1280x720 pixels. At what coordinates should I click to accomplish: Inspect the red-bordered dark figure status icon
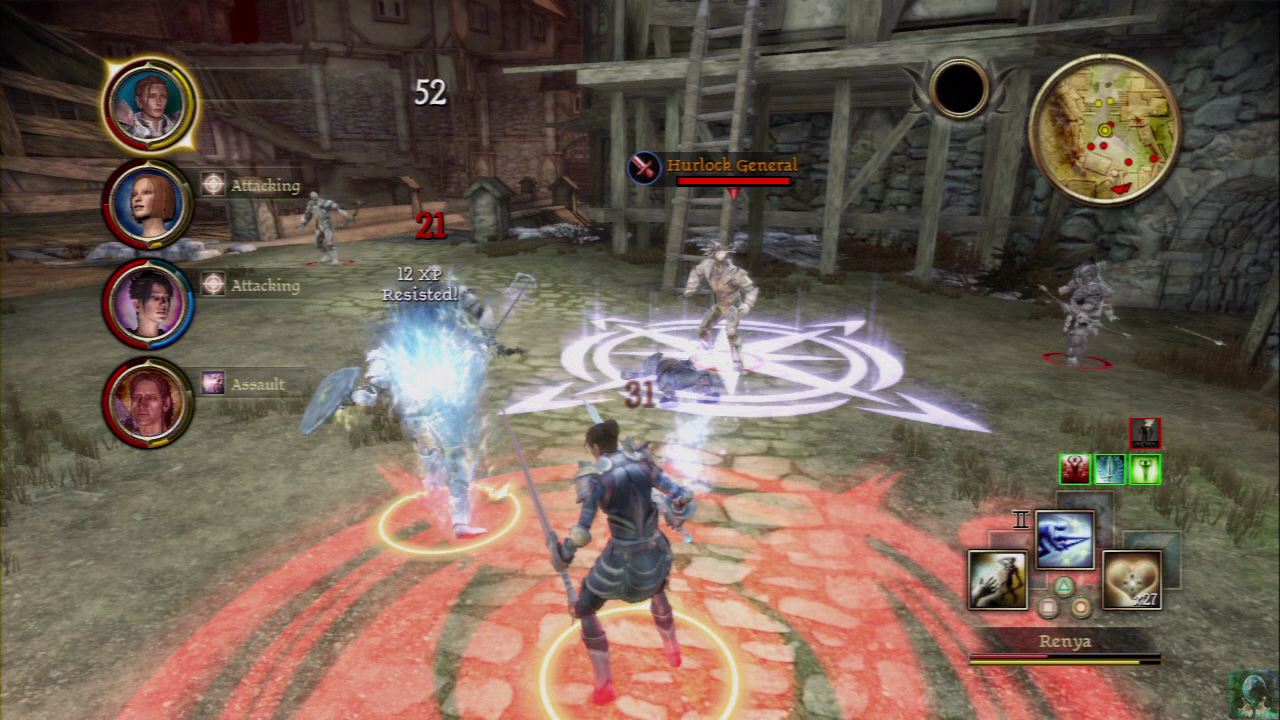1145,433
